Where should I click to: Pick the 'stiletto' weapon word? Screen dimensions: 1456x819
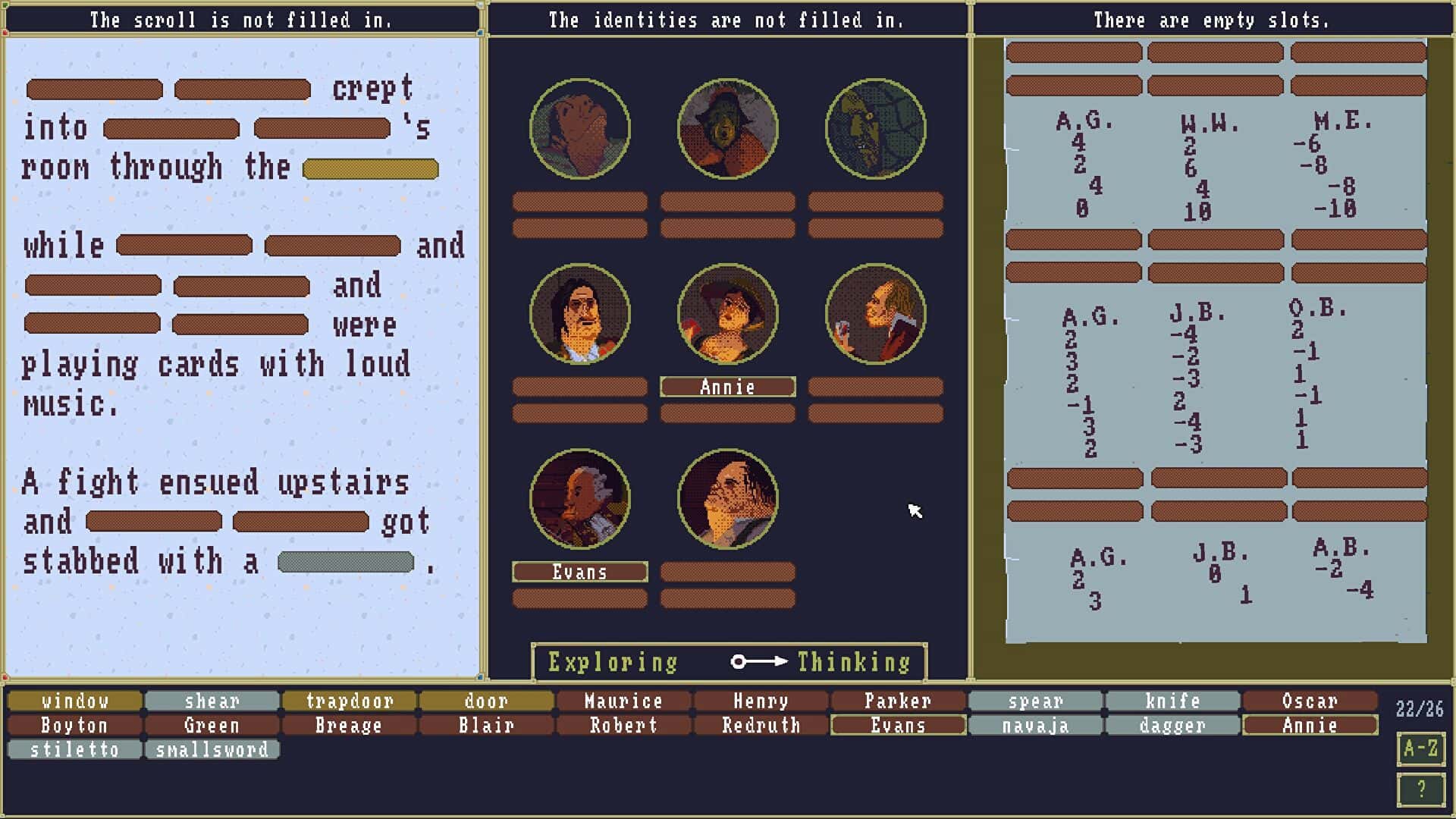point(75,749)
